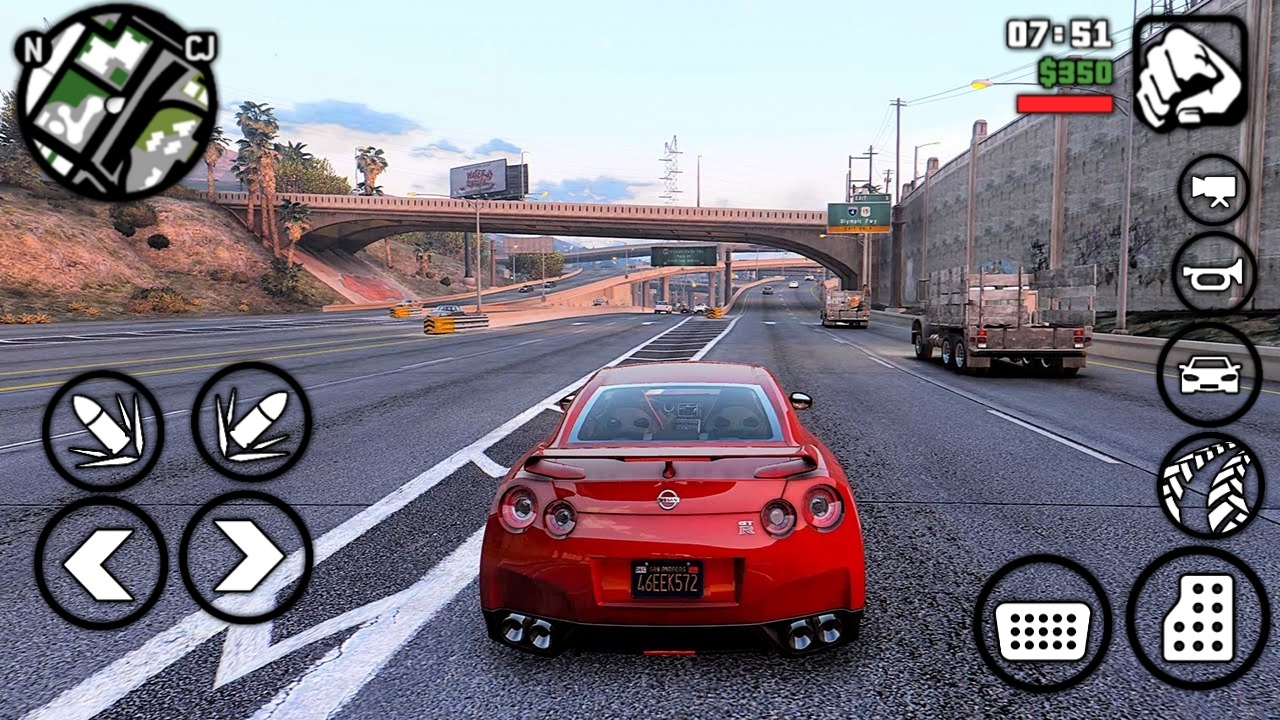This screenshot has height=720, width=1280.
Task: Switch the camera view with camera button
Action: pyautogui.click(x=1213, y=190)
